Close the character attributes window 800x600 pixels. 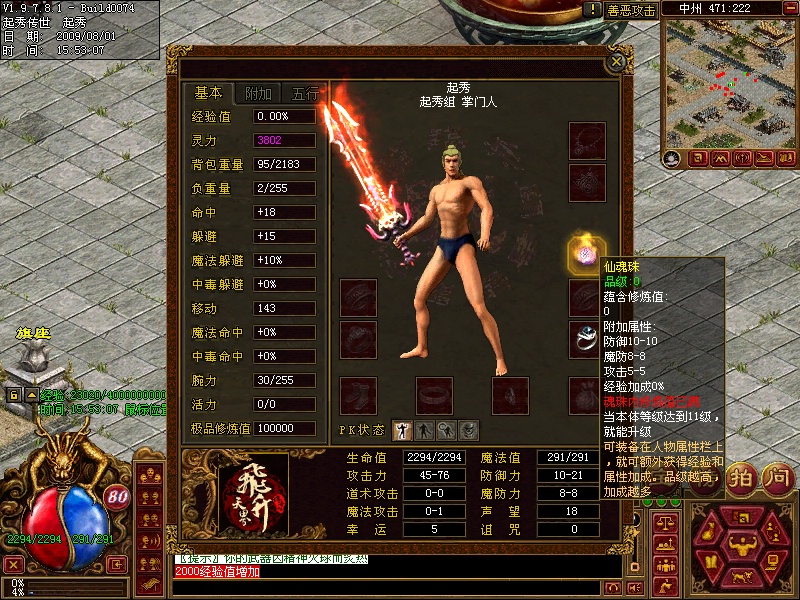pyautogui.click(x=617, y=62)
